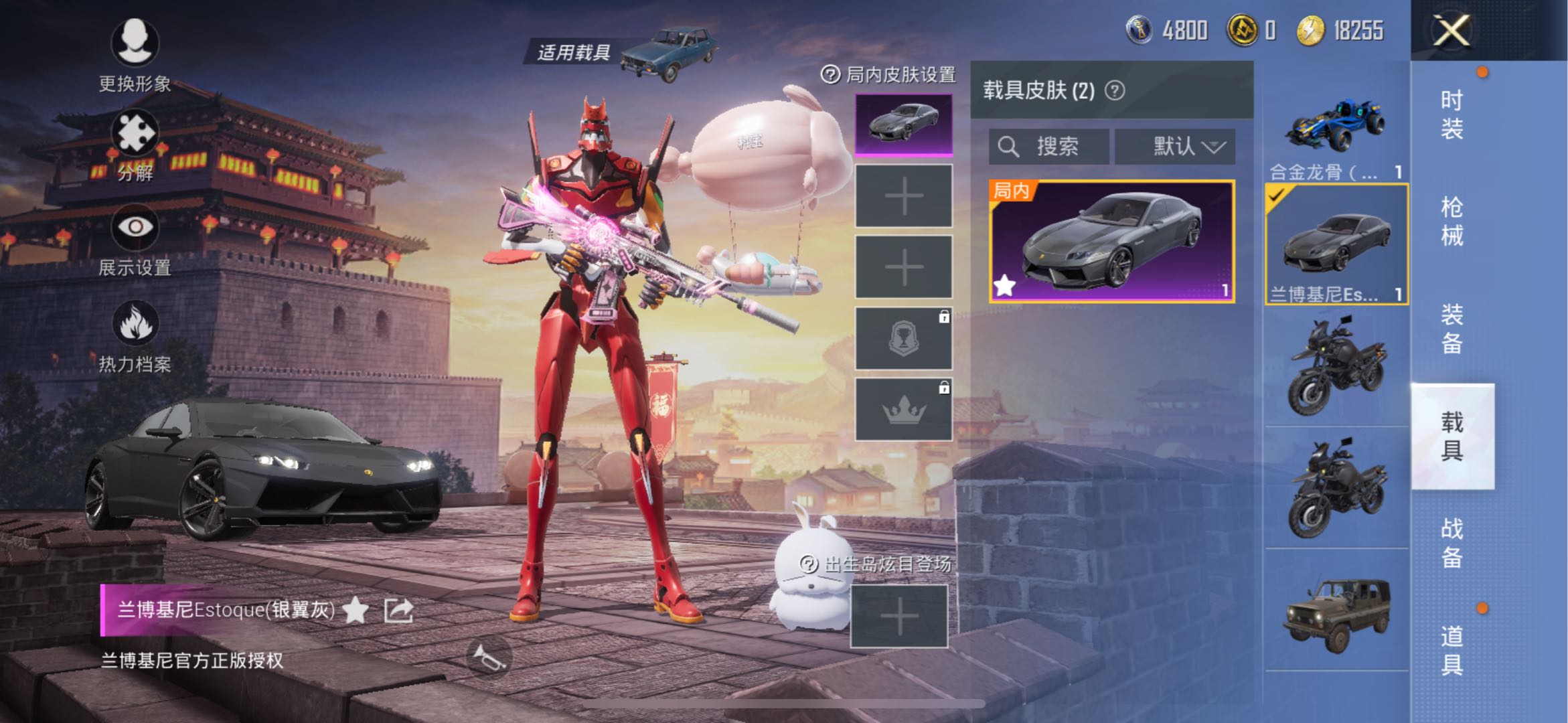The height and width of the screenshot is (723, 1568).
Task: Switch to the 枪械 firearms tab
Action: pos(1452,222)
